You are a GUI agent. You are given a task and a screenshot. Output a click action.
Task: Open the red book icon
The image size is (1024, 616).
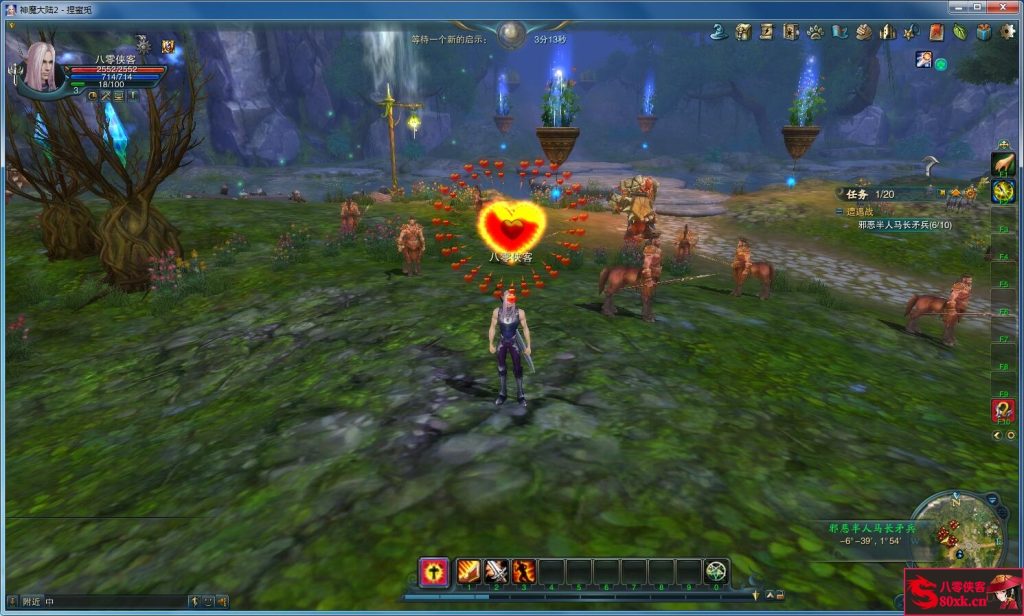[936, 32]
